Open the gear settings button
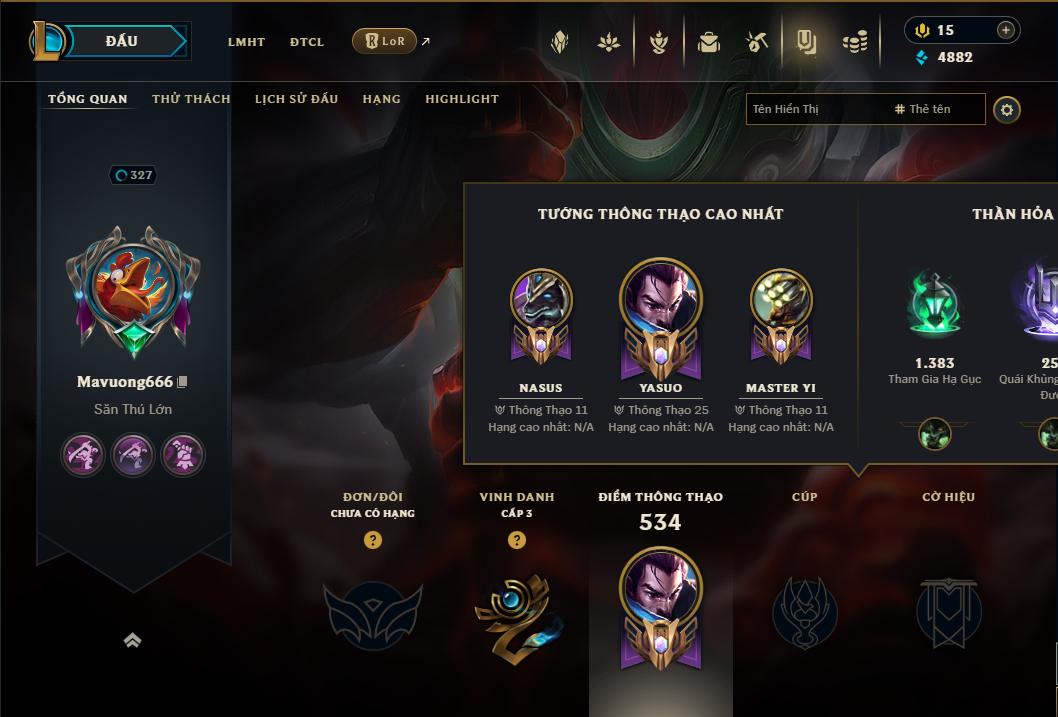The image size is (1058, 717). 1007,109
